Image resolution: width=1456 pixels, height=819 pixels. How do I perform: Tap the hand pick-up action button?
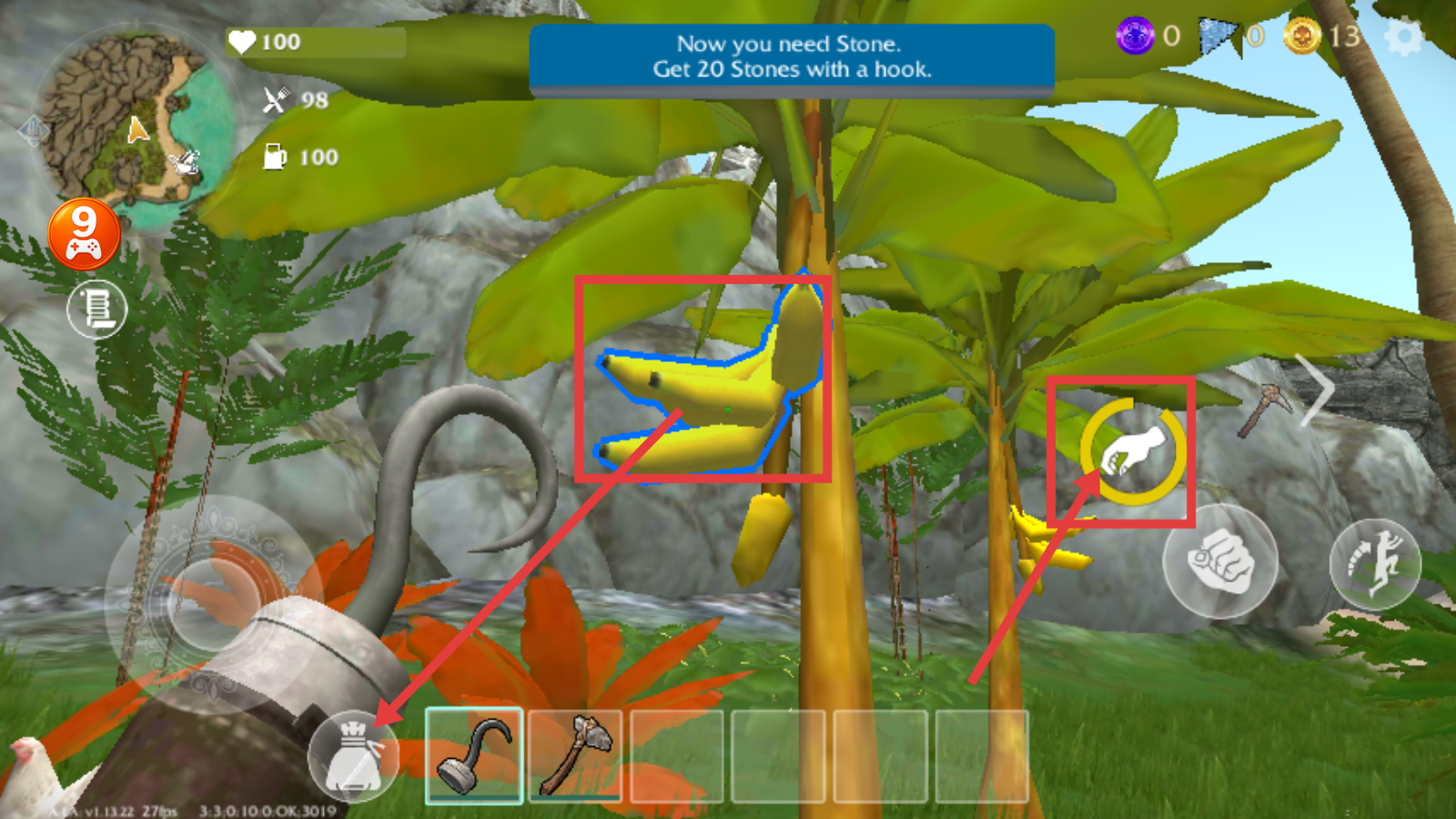tap(1132, 451)
